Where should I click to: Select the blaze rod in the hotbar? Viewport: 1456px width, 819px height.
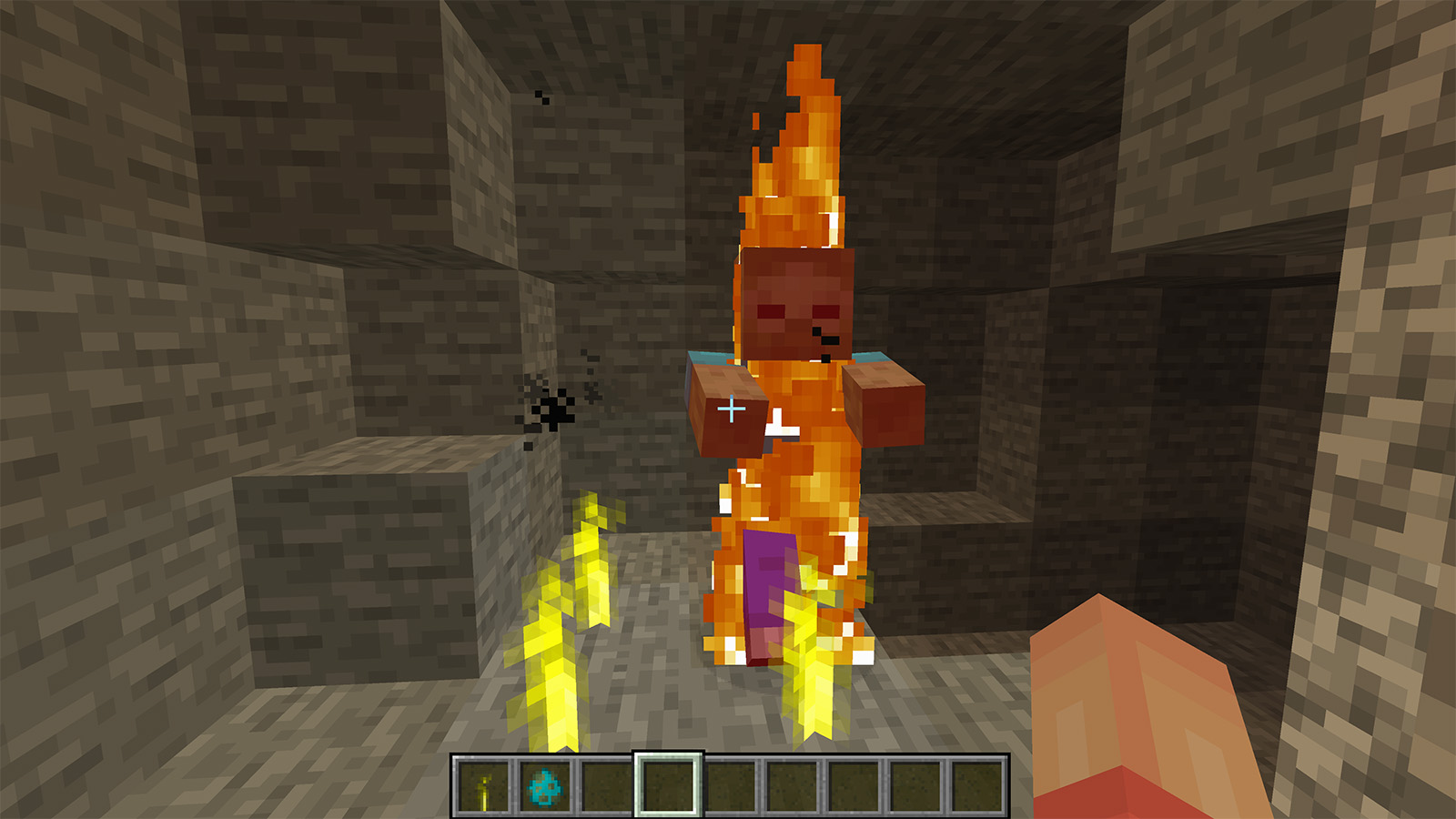[482, 786]
